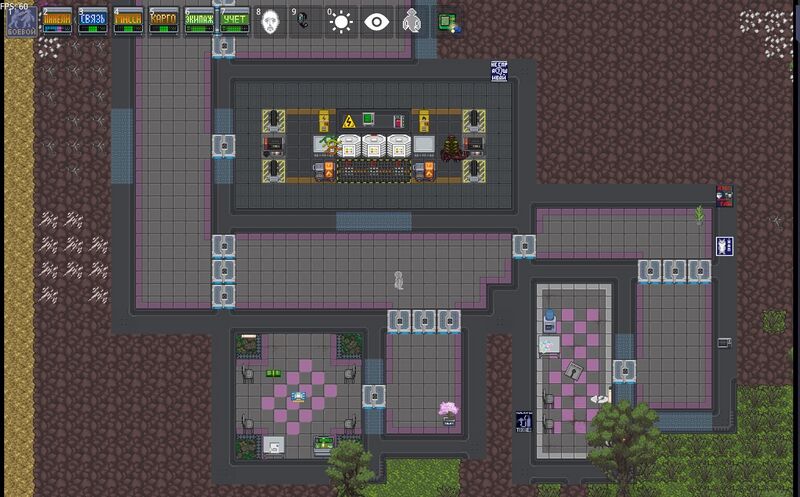The height and width of the screenshot is (497, 800).
Task: Select the green Экипаж group
Action: tap(199, 20)
